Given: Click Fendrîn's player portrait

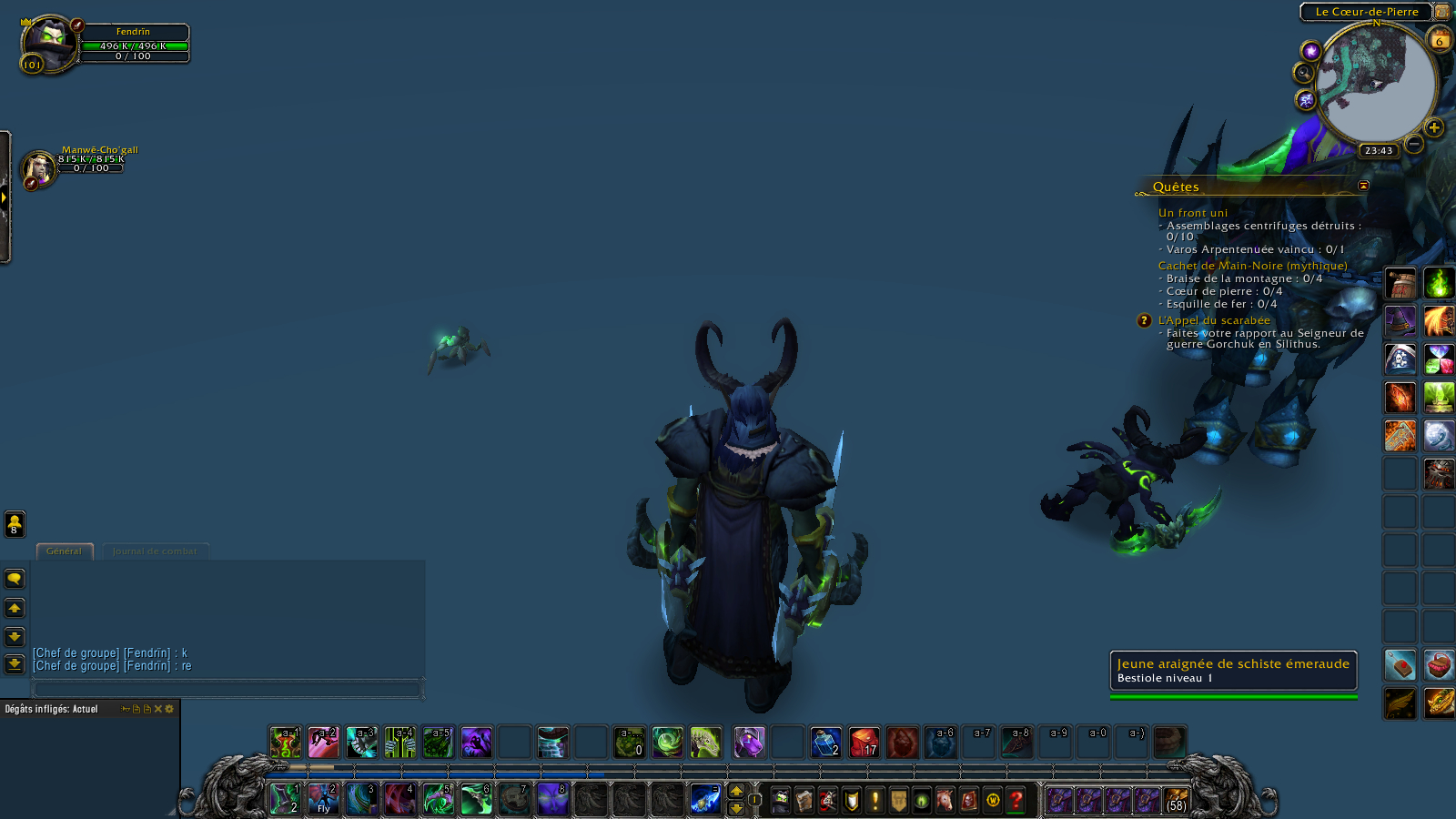Looking at the screenshot, I should [48, 43].
